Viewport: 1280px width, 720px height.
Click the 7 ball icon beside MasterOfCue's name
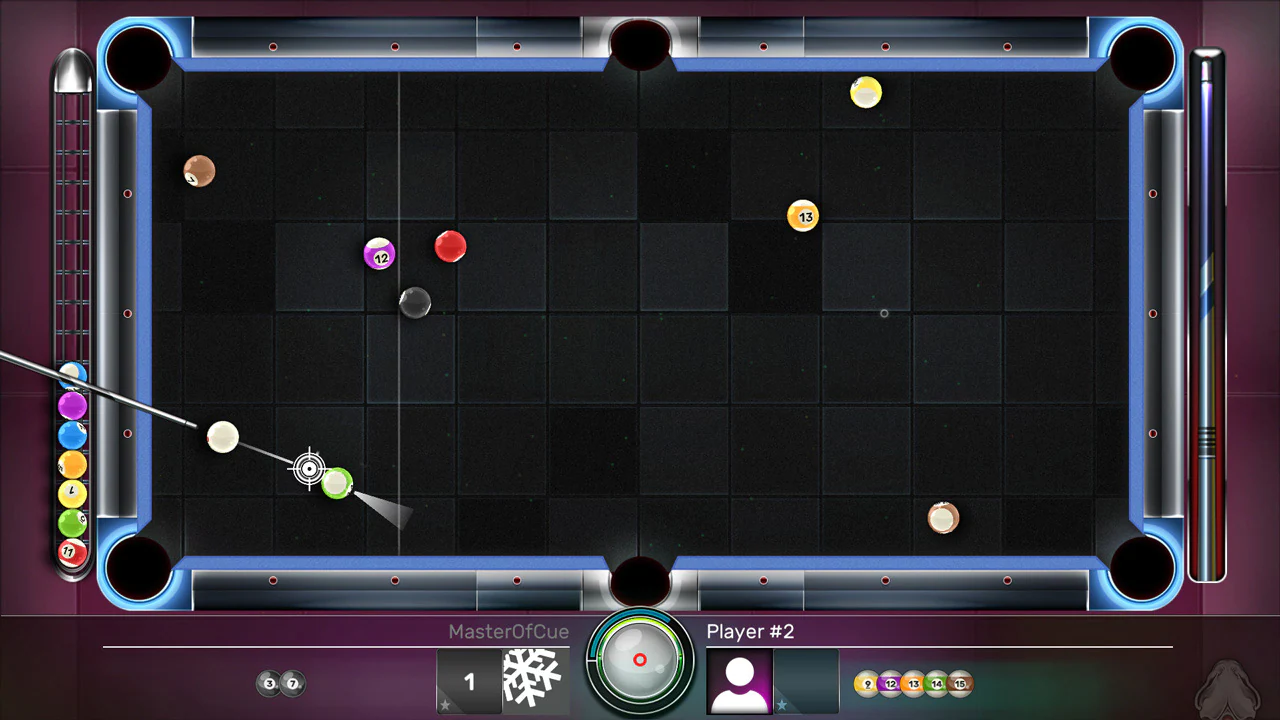291,683
